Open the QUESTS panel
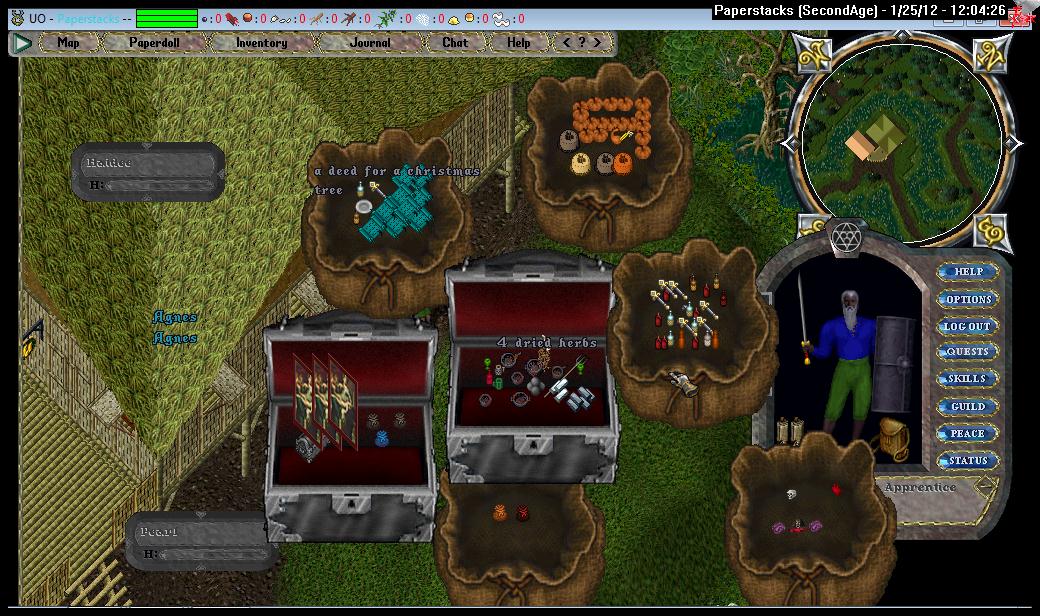The height and width of the screenshot is (616, 1040). tap(967, 352)
